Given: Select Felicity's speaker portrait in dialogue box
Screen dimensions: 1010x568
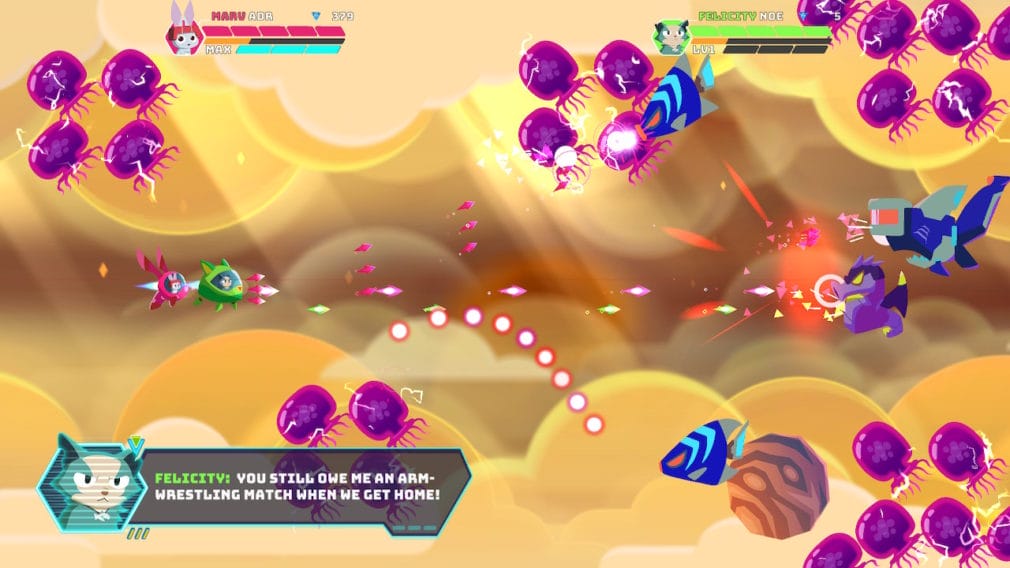Looking at the screenshot, I should (87, 484).
